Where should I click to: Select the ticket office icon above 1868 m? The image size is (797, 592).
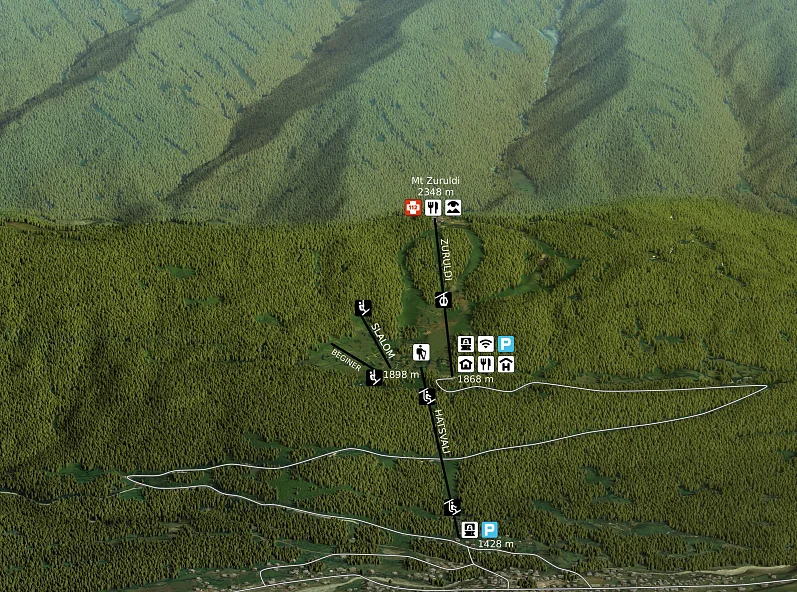tap(466, 344)
